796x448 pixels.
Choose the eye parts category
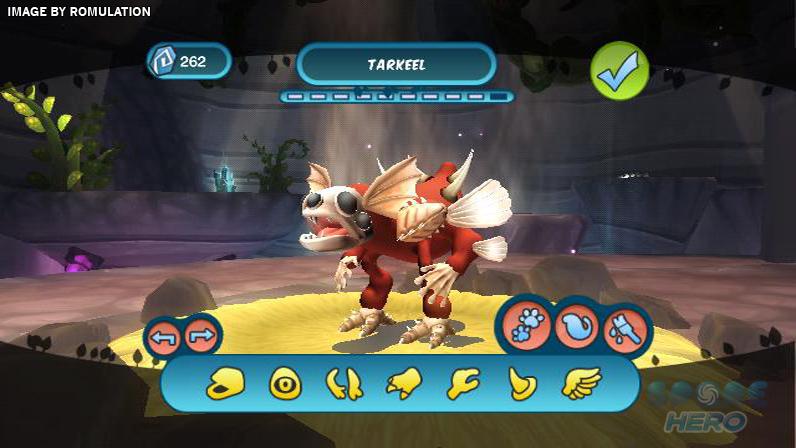coord(285,383)
